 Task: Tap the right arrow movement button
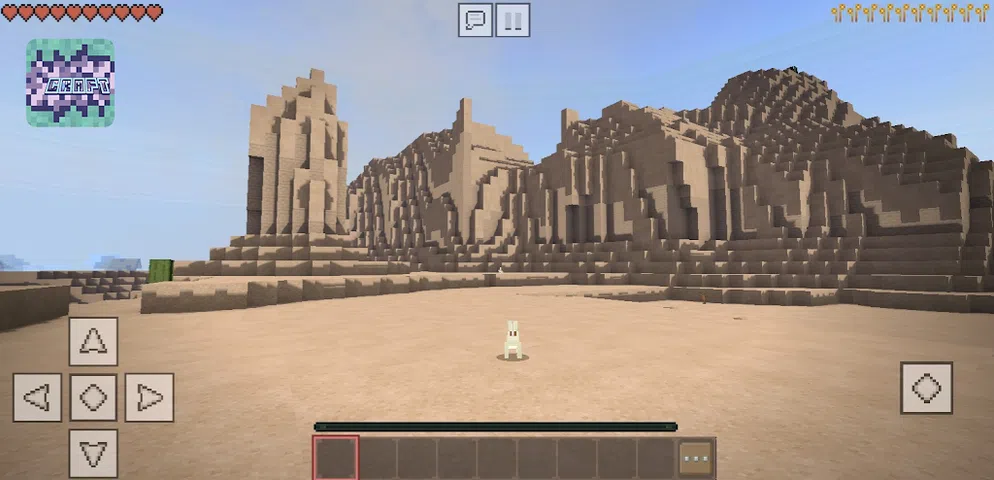(149, 398)
